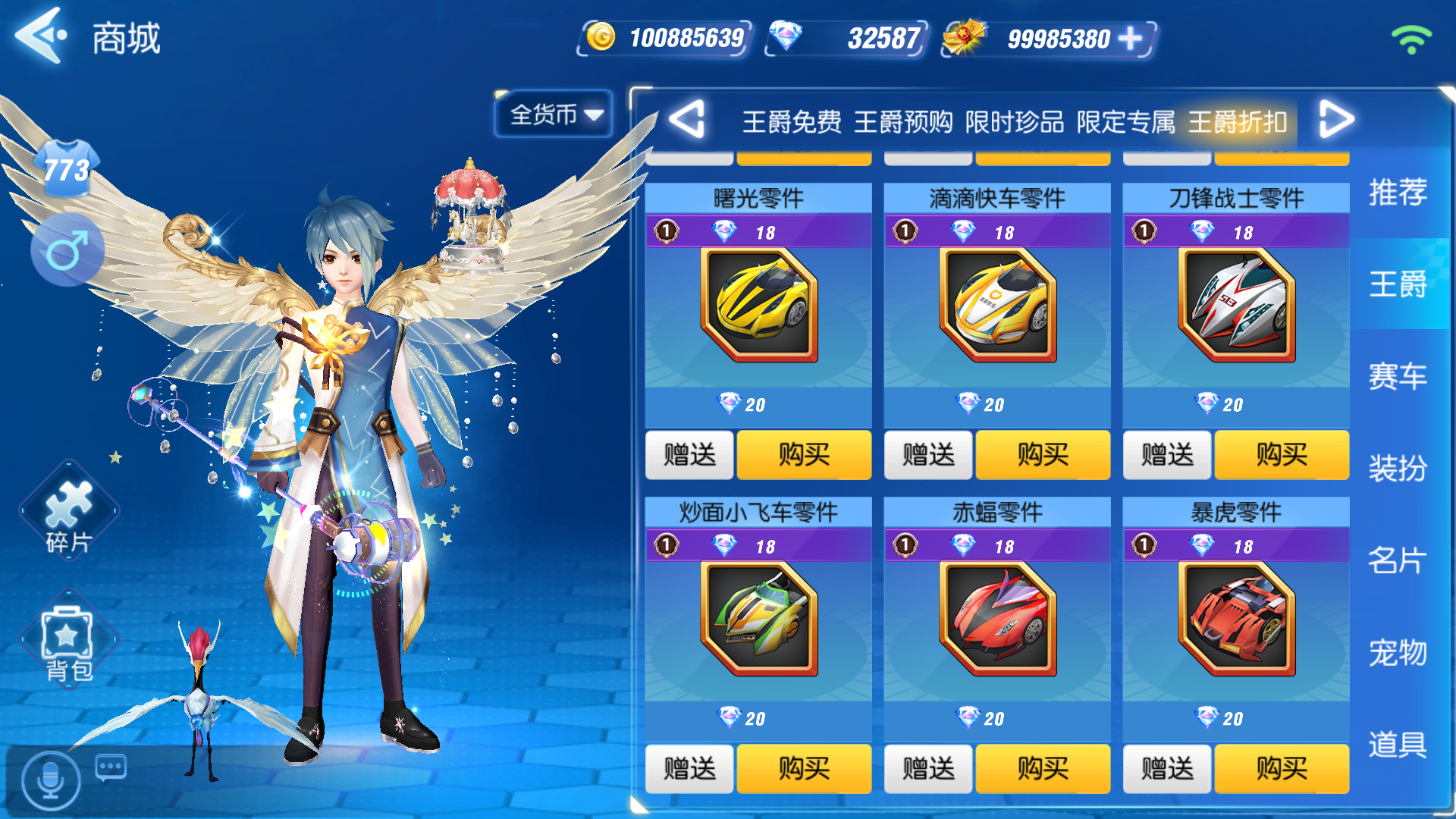
Task: Switch to the 限时珍品 tab
Action: 1018,122
